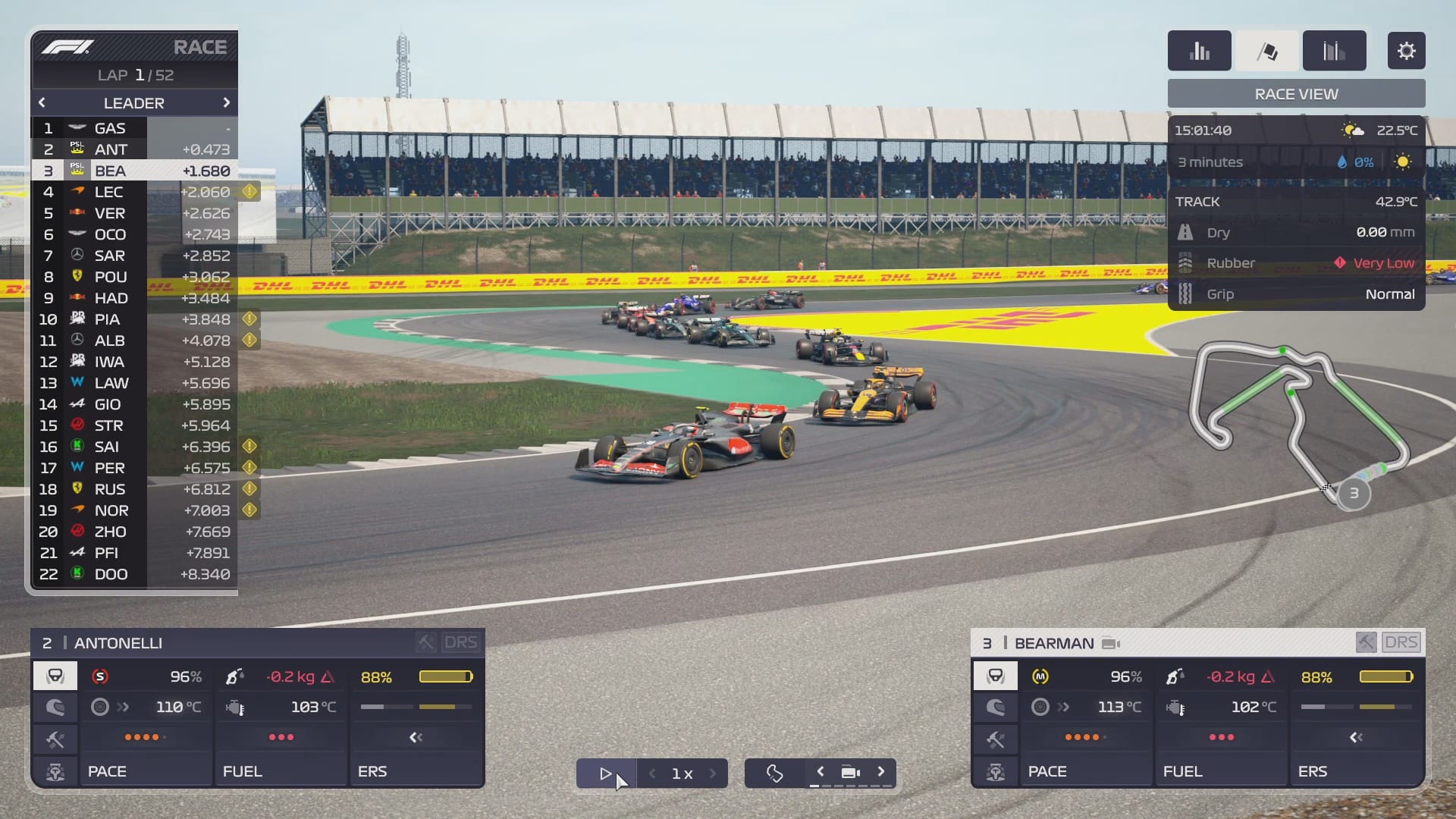Switch to the bar chart data tab
The height and width of the screenshot is (819, 1456).
click(1199, 51)
